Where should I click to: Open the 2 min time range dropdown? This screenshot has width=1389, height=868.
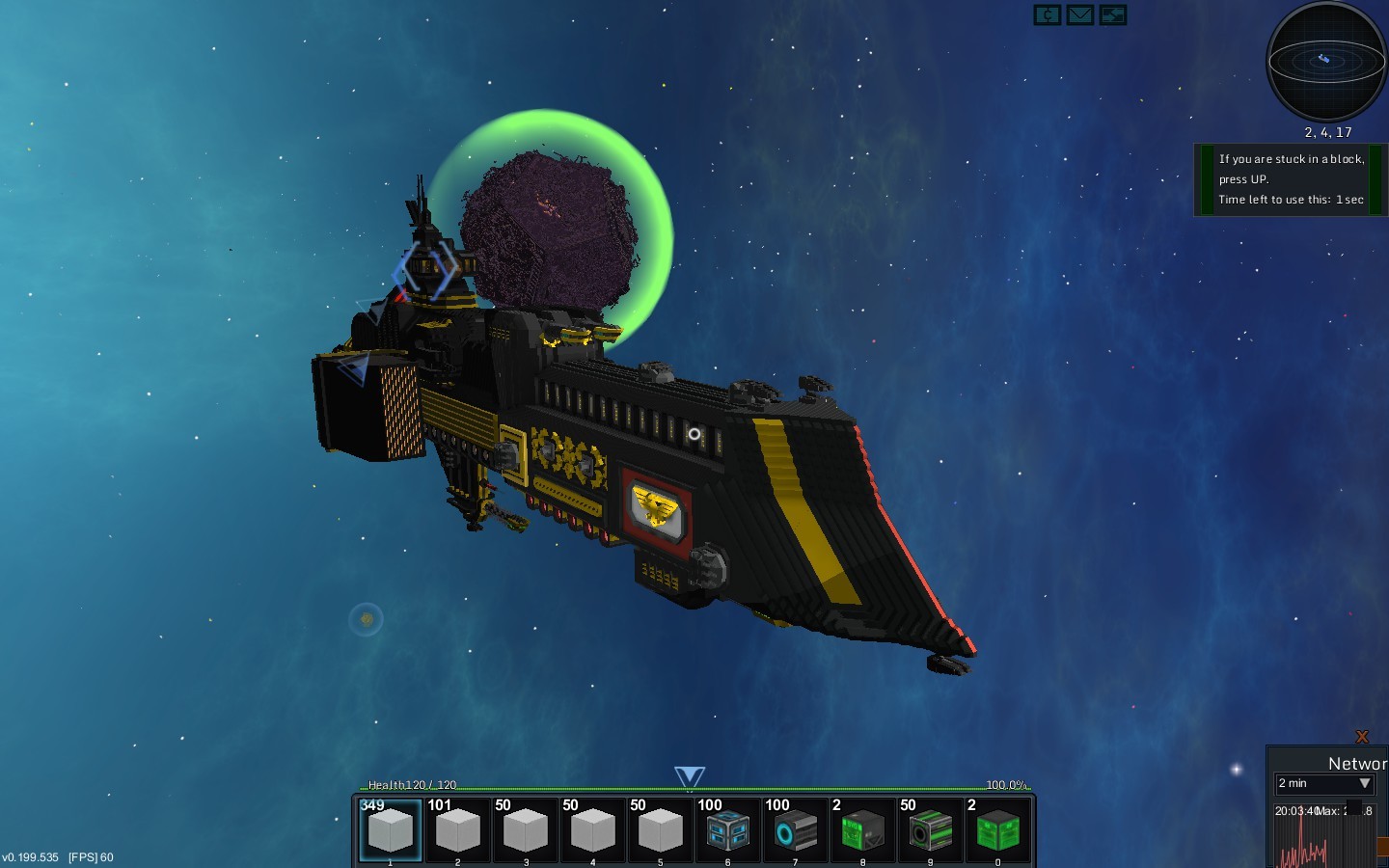point(1325,783)
